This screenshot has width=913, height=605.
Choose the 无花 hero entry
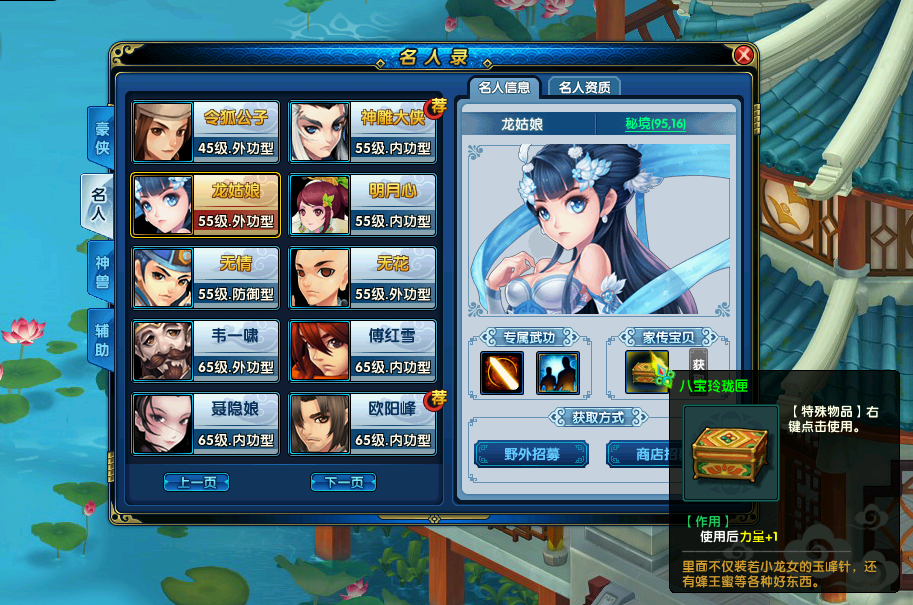tap(362, 278)
